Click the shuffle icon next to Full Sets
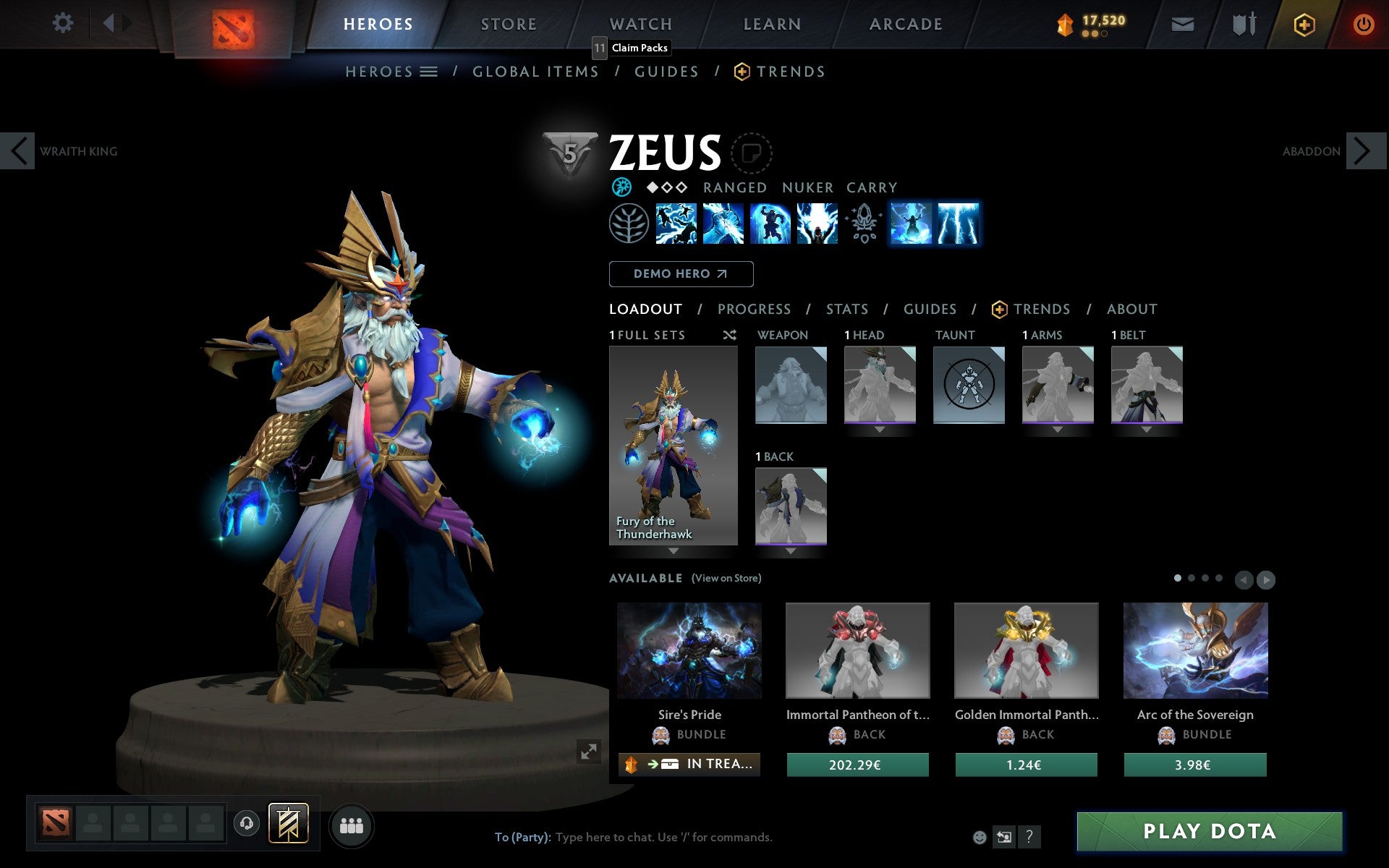Screen dimensions: 1389x868 coord(729,336)
